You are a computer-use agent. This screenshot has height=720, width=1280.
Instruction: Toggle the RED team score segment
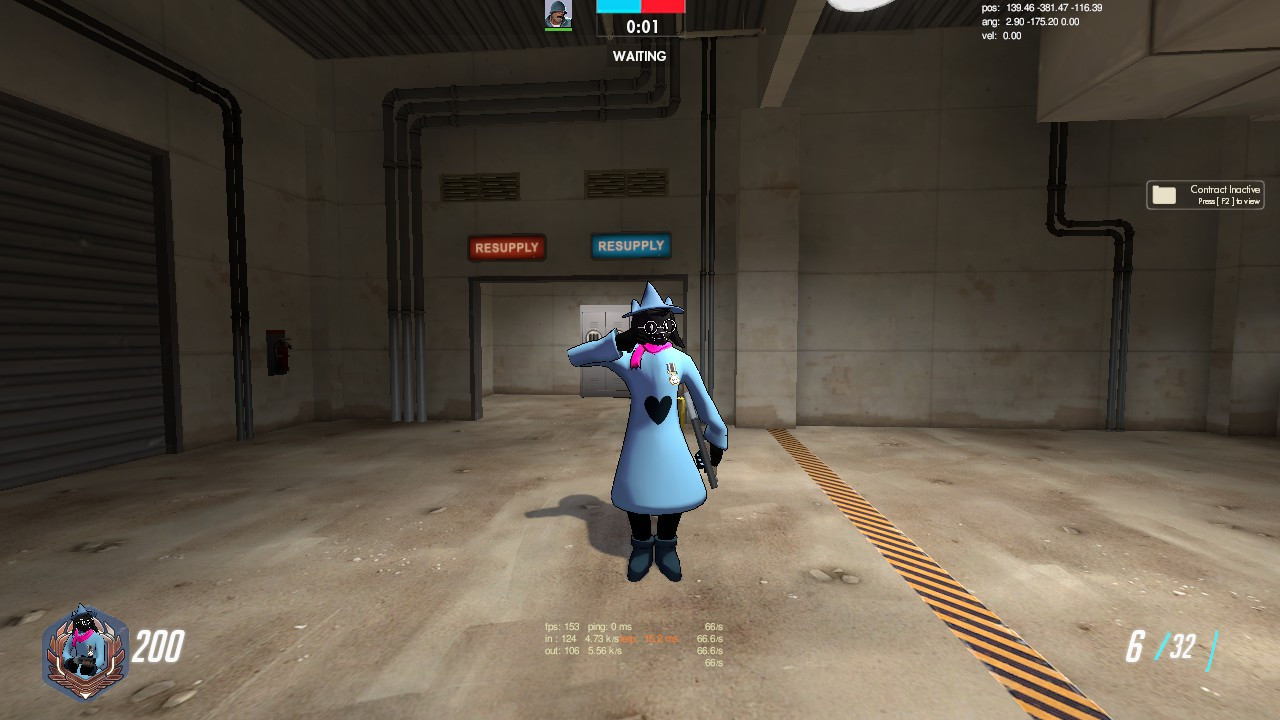click(665, 8)
